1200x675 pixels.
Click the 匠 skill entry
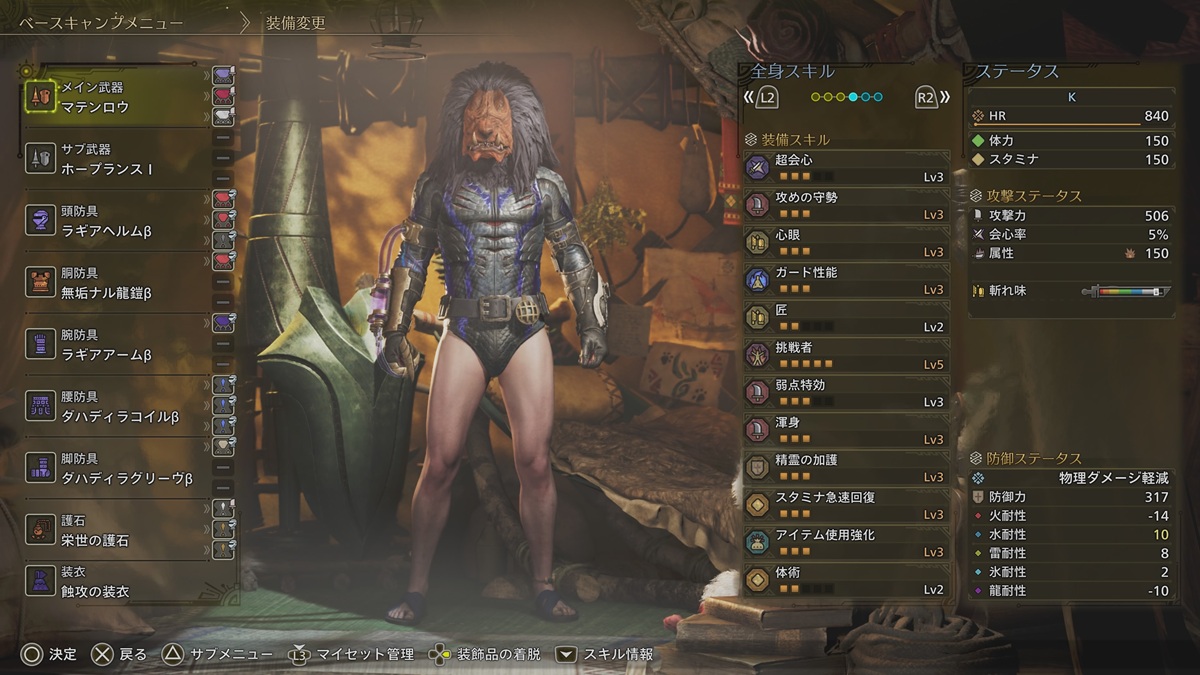[846, 317]
